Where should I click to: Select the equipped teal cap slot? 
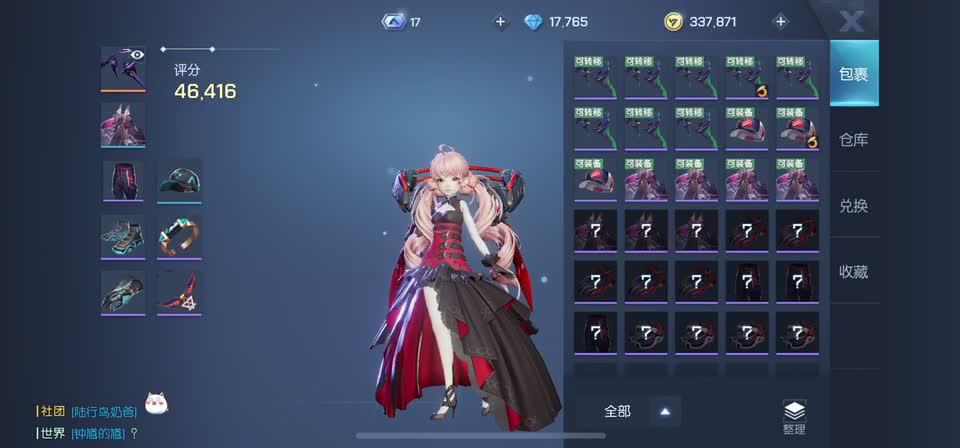coord(179,181)
